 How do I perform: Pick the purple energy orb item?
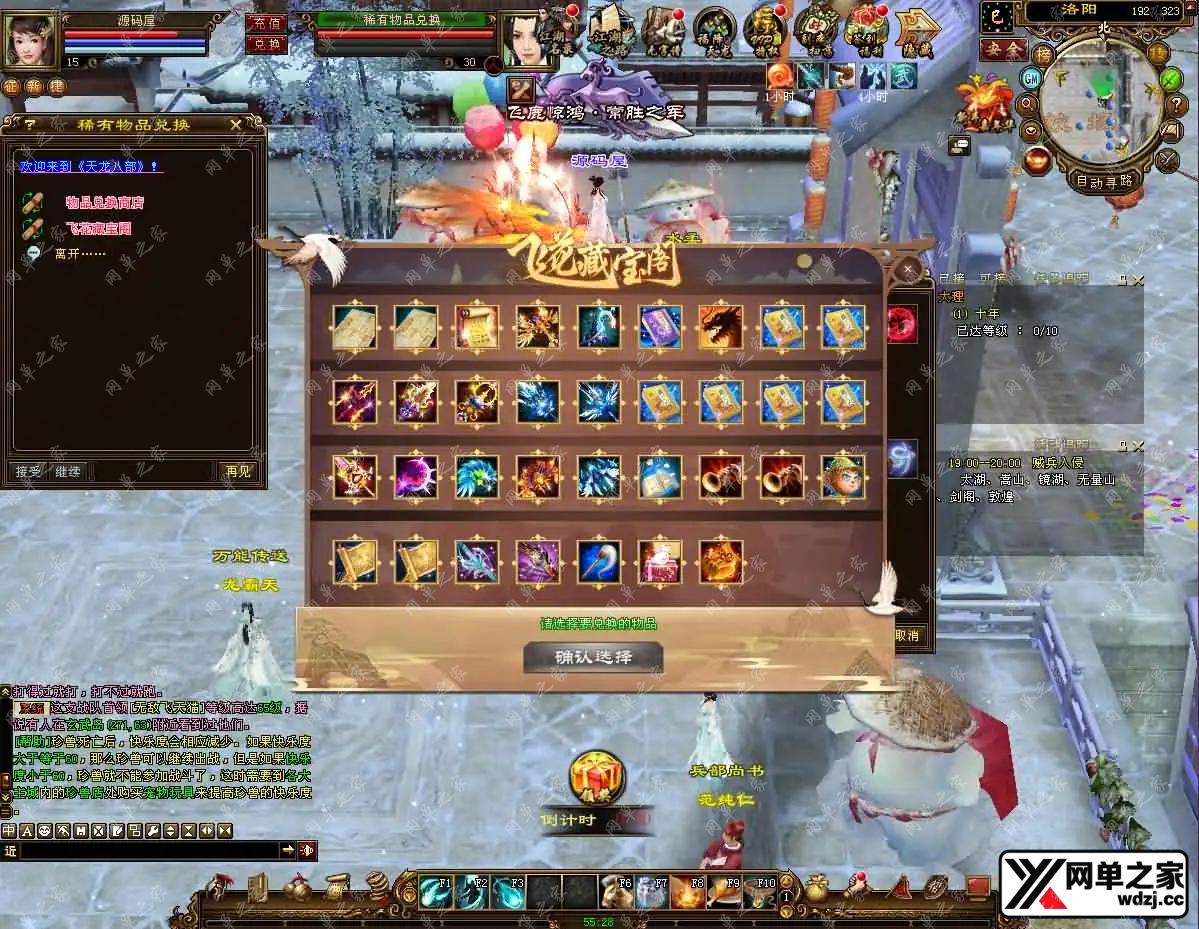click(x=416, y=477)
